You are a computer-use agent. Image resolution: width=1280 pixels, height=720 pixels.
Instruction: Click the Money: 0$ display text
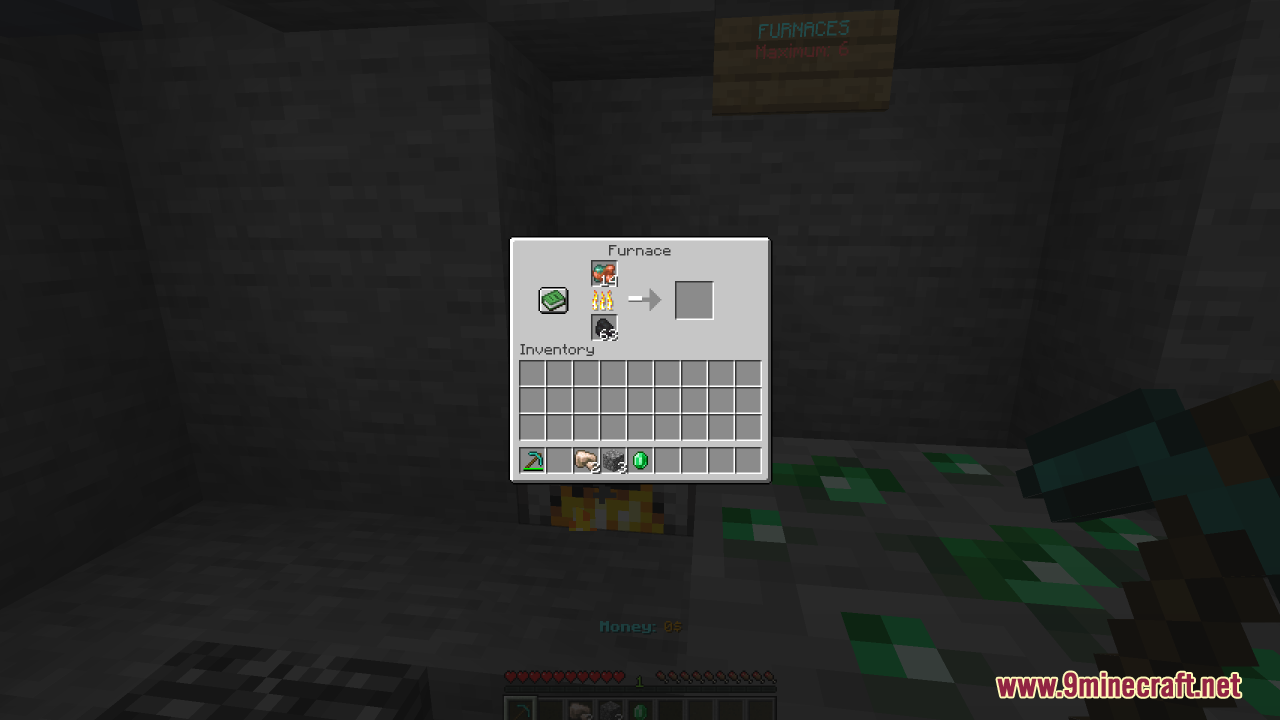640,626
